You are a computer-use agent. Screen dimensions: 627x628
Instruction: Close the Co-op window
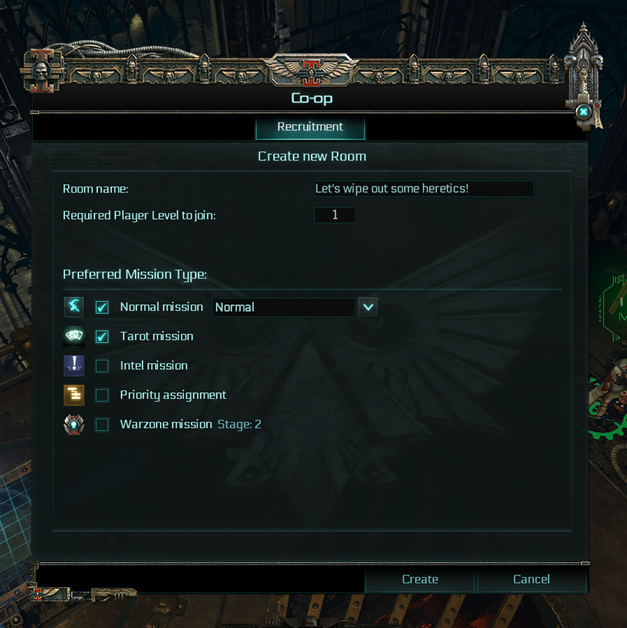583,112
